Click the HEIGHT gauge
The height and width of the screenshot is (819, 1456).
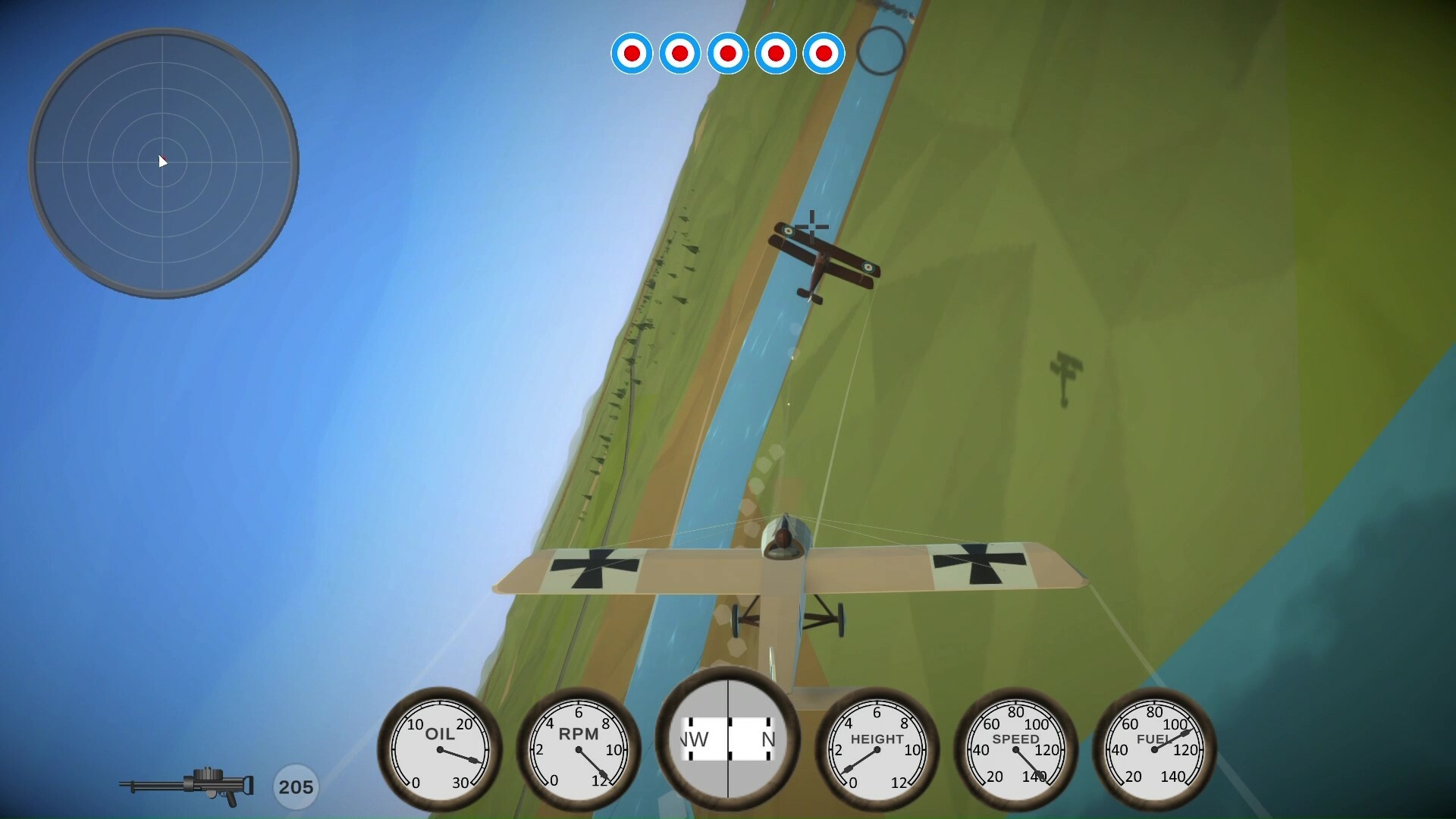(877, 748)
